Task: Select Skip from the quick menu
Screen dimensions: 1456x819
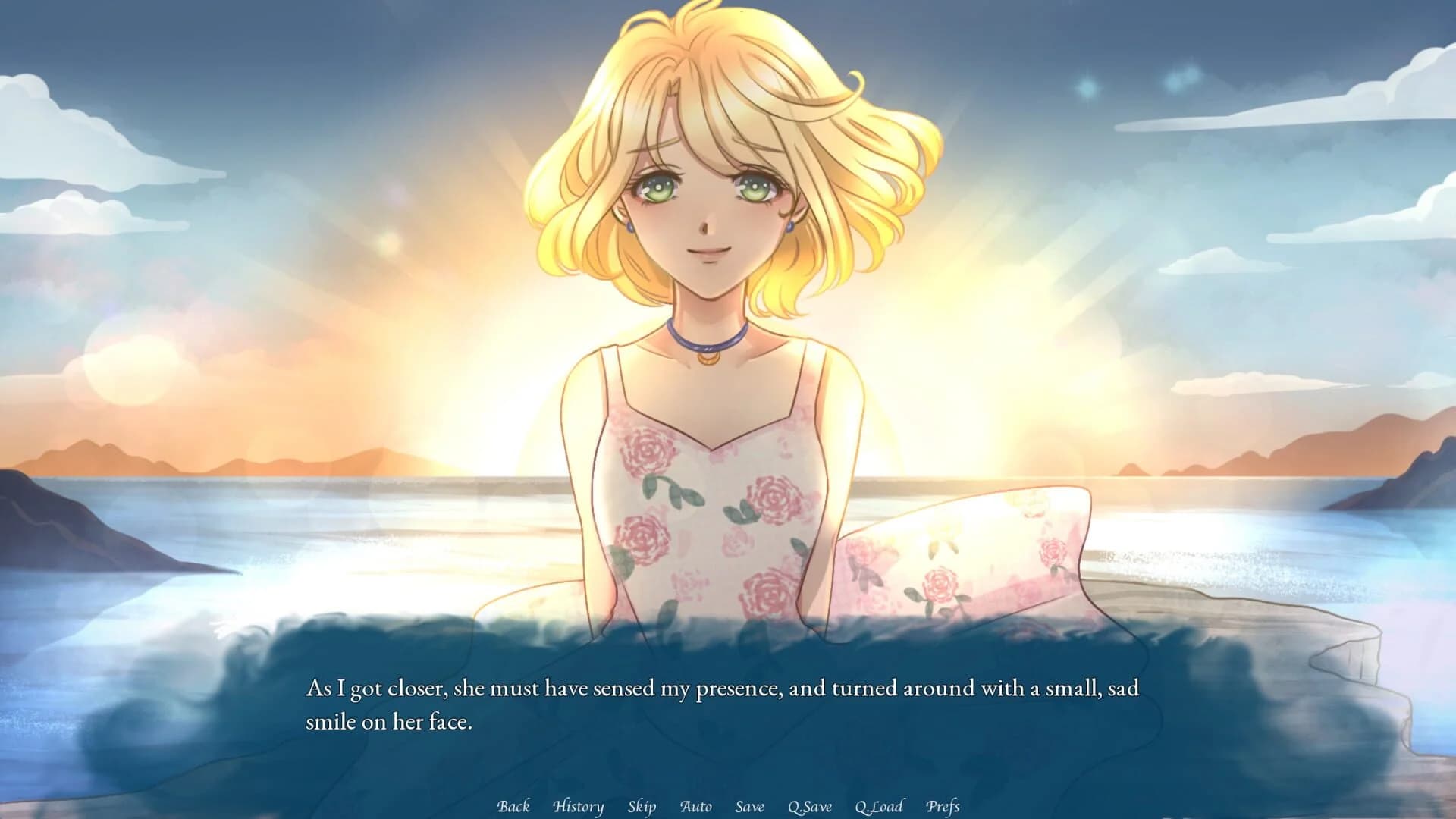Action: 643,807
